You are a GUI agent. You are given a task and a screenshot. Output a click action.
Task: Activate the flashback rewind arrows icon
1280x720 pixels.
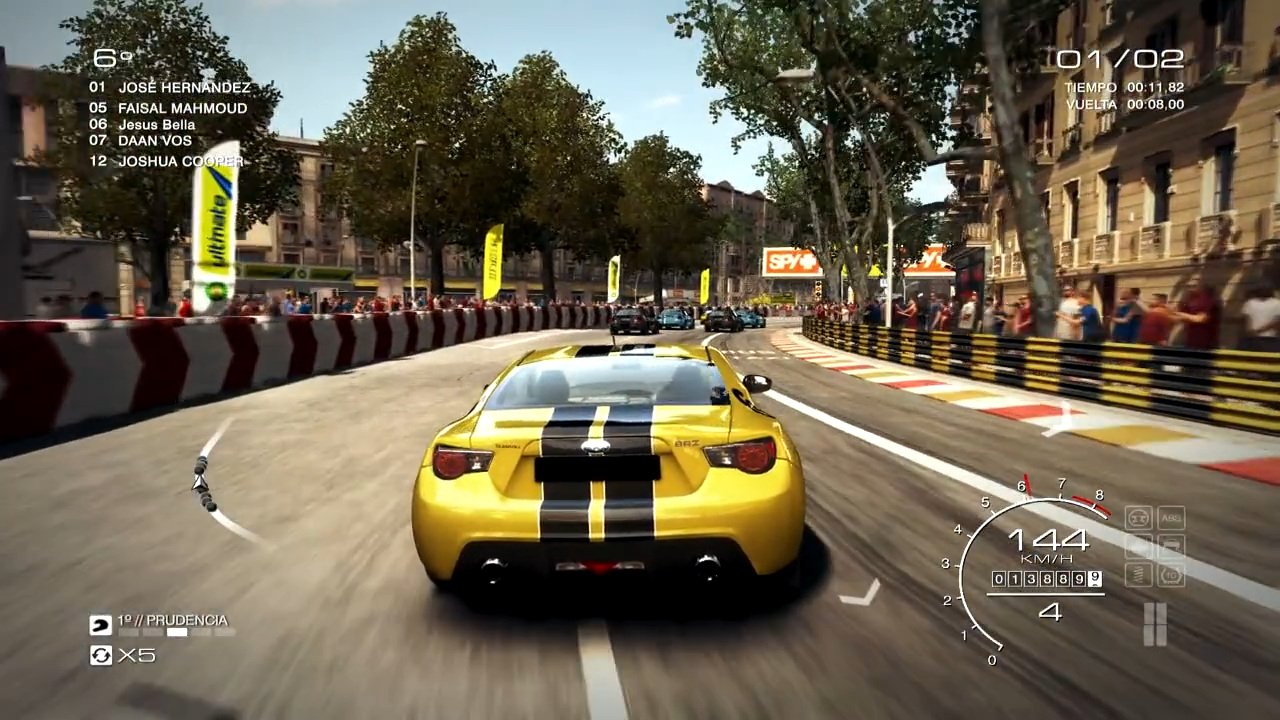tap(101, 655)
